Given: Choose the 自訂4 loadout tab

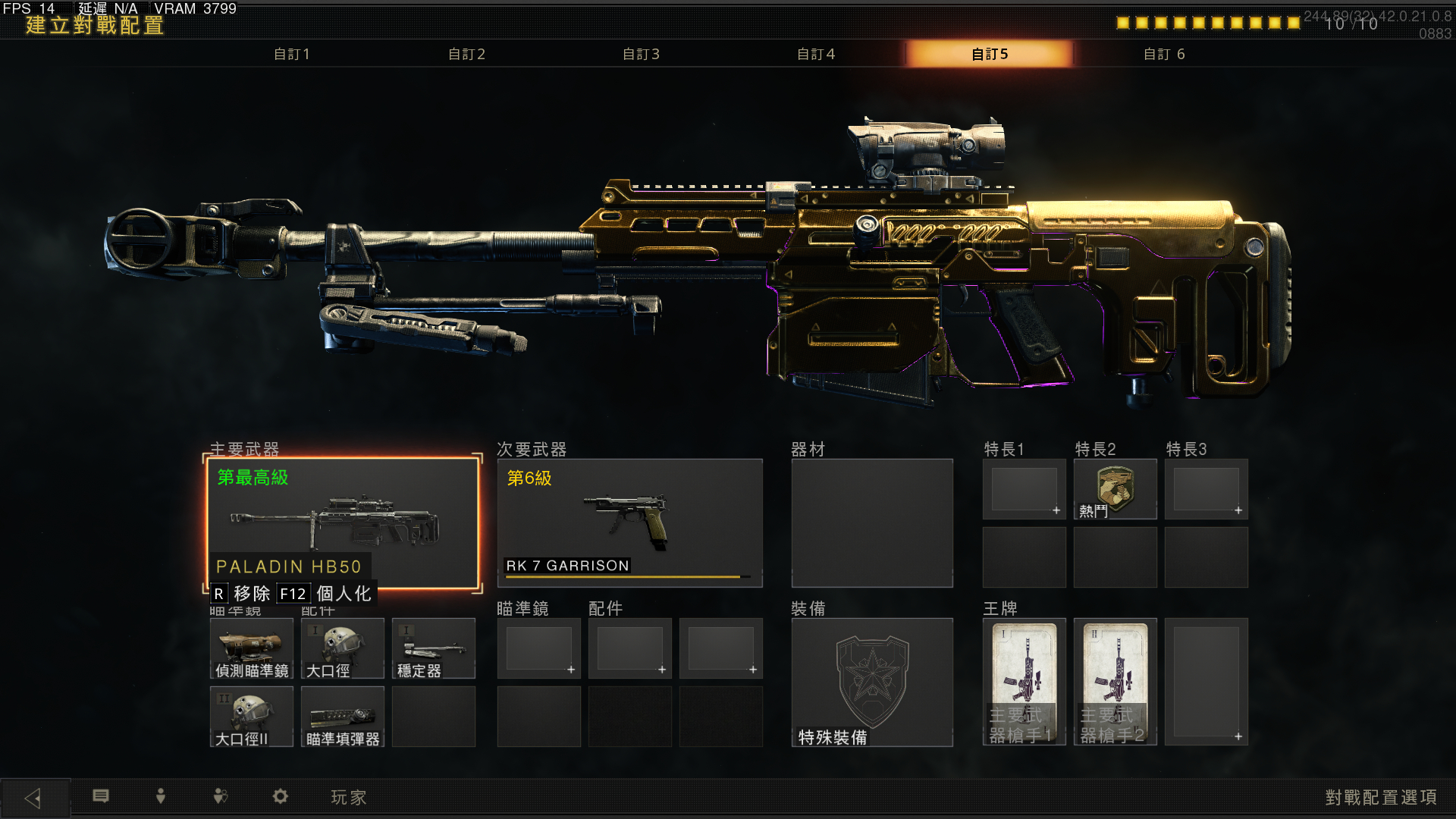Looking at the screenshot, I should point(815,54).
